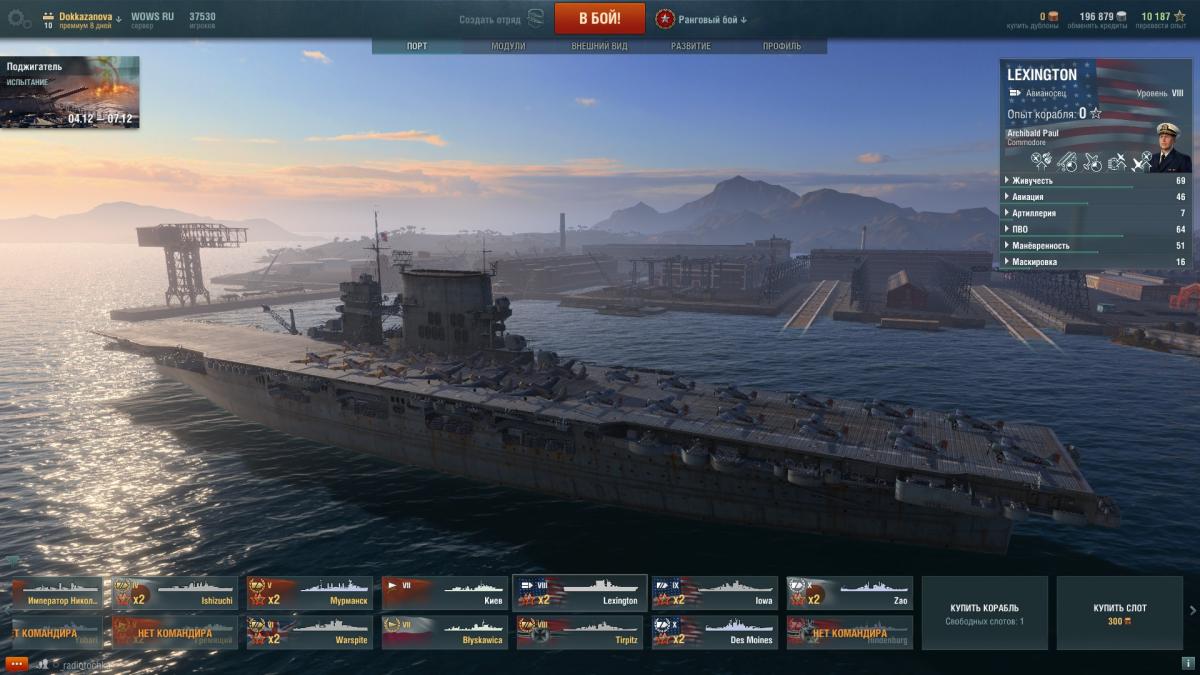Image resolution: width=1200 pixels, height=675 pixels.
Task: Open the orange chat button
Action: click(16, 664)
